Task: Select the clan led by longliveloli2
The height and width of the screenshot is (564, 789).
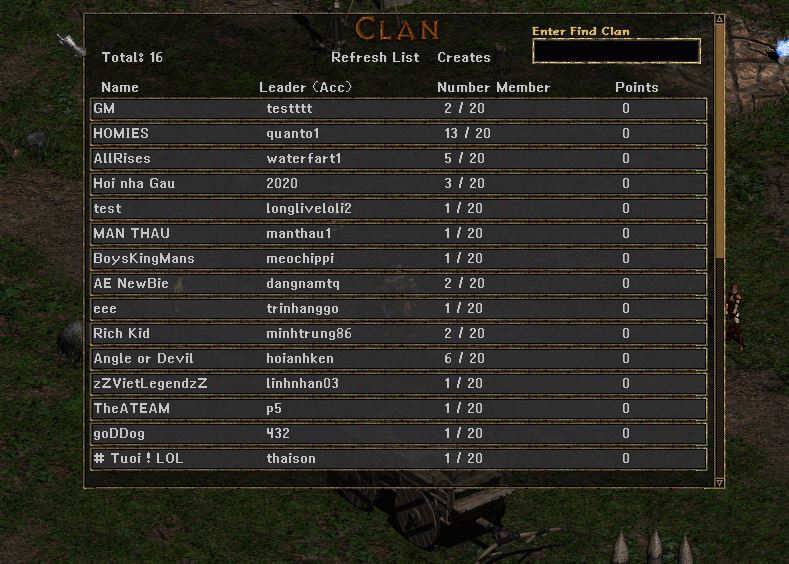Action: (398, 208)
